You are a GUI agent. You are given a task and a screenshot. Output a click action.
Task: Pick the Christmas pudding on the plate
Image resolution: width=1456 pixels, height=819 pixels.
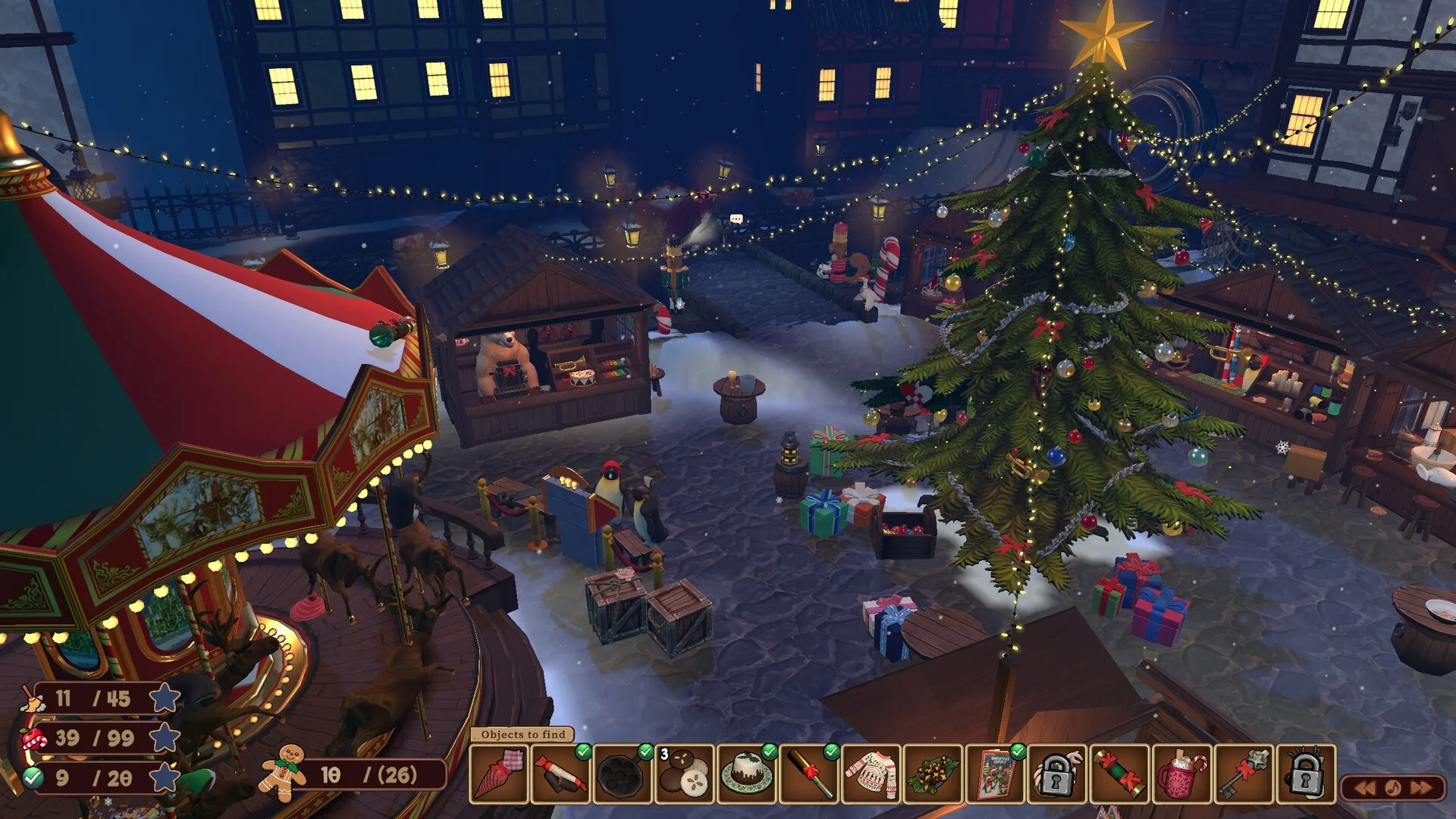click(747, 774)
